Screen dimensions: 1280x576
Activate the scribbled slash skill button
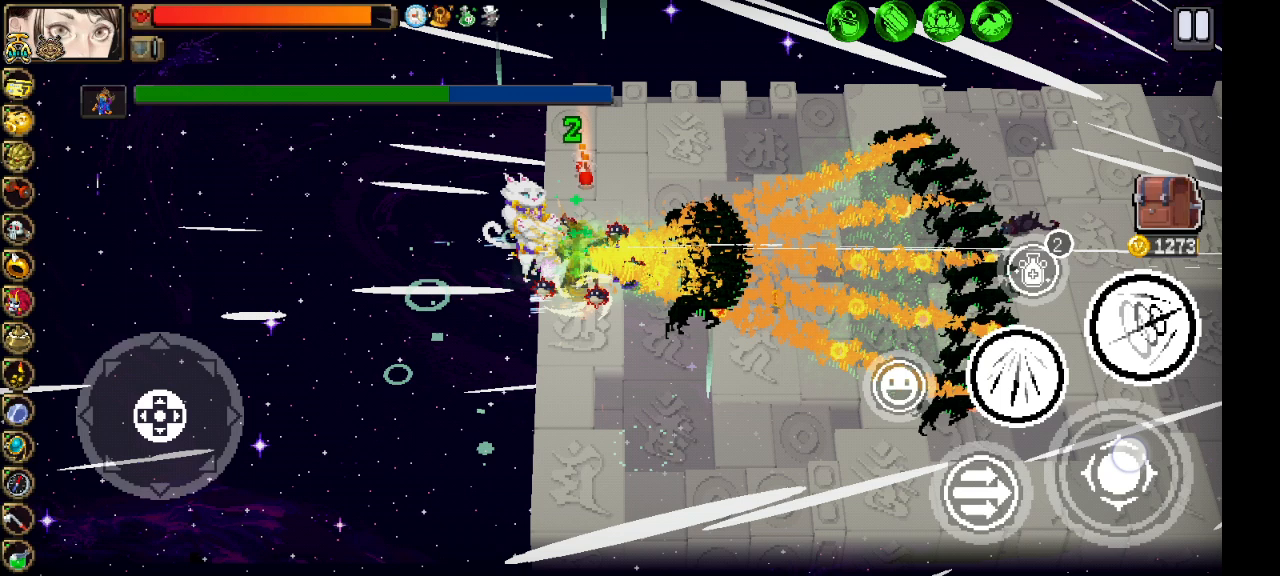click(x=1141, y=326)
